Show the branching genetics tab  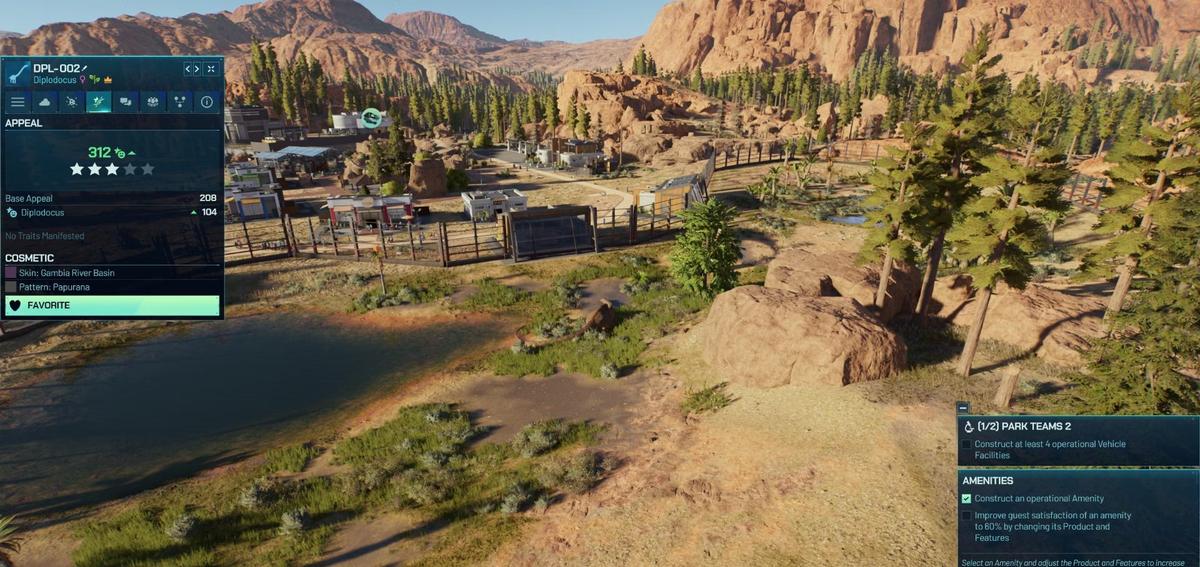click(179, 102)
